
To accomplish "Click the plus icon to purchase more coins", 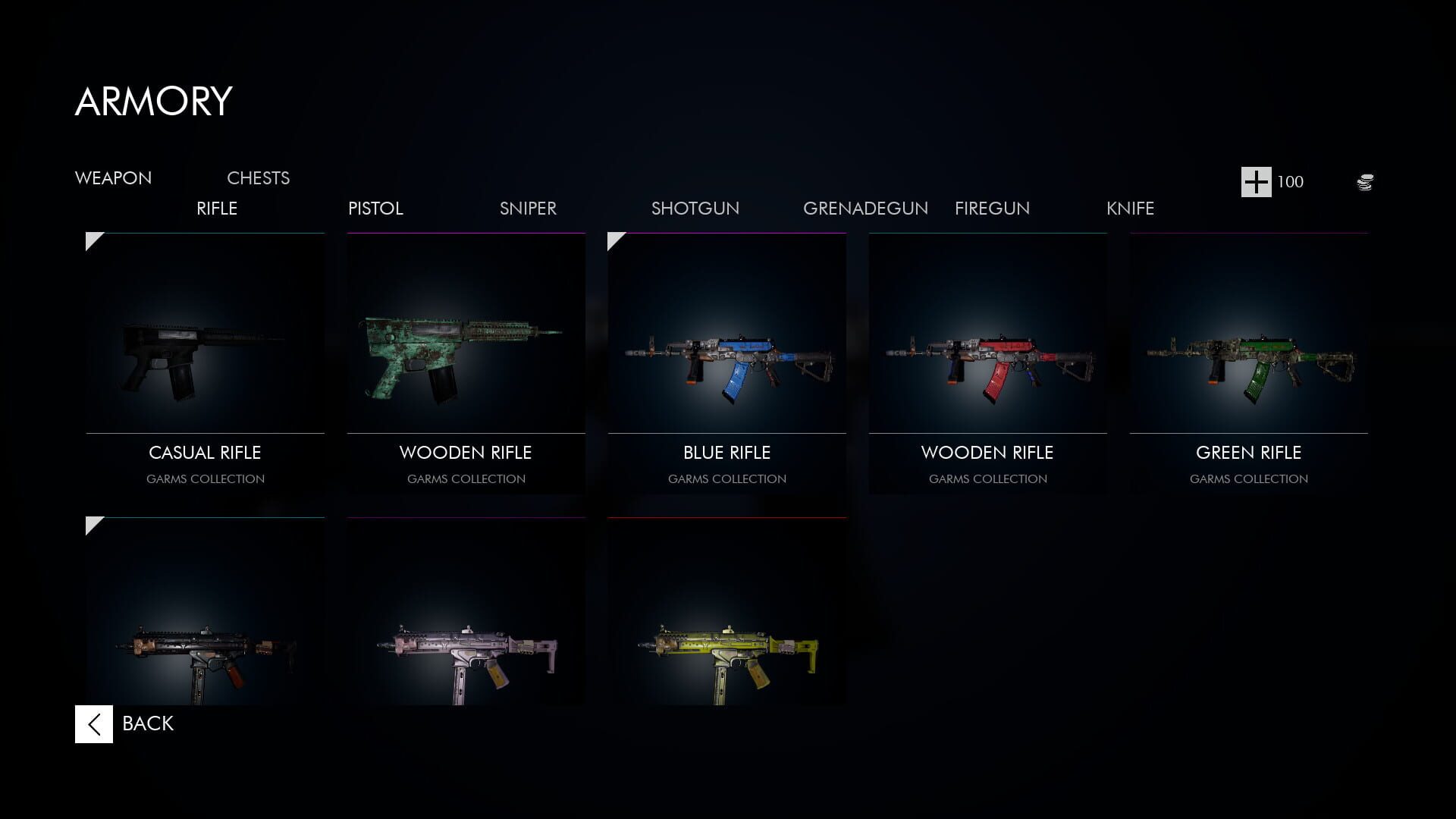I will [1255, 182].
